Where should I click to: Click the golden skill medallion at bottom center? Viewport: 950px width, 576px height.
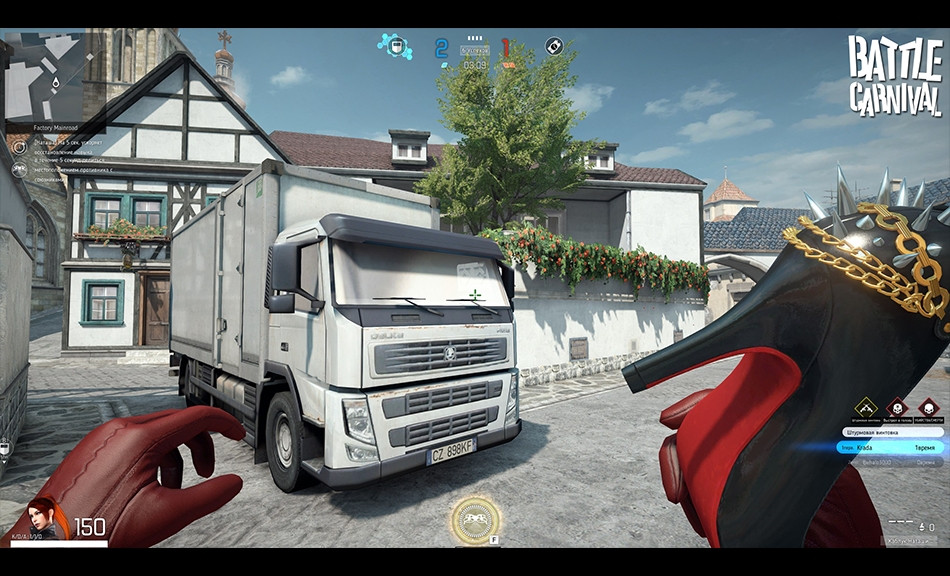coord(475,520)
